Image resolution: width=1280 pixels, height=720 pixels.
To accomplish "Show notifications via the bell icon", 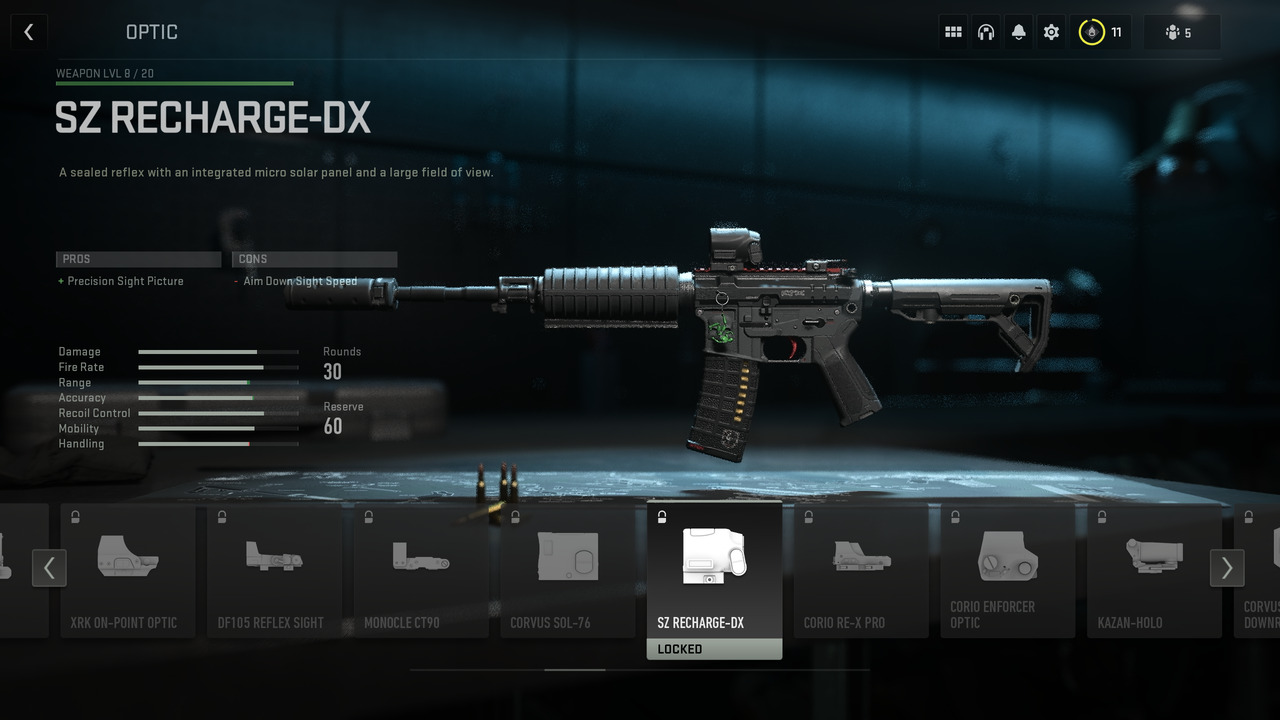I will (x=1018, y=32).
